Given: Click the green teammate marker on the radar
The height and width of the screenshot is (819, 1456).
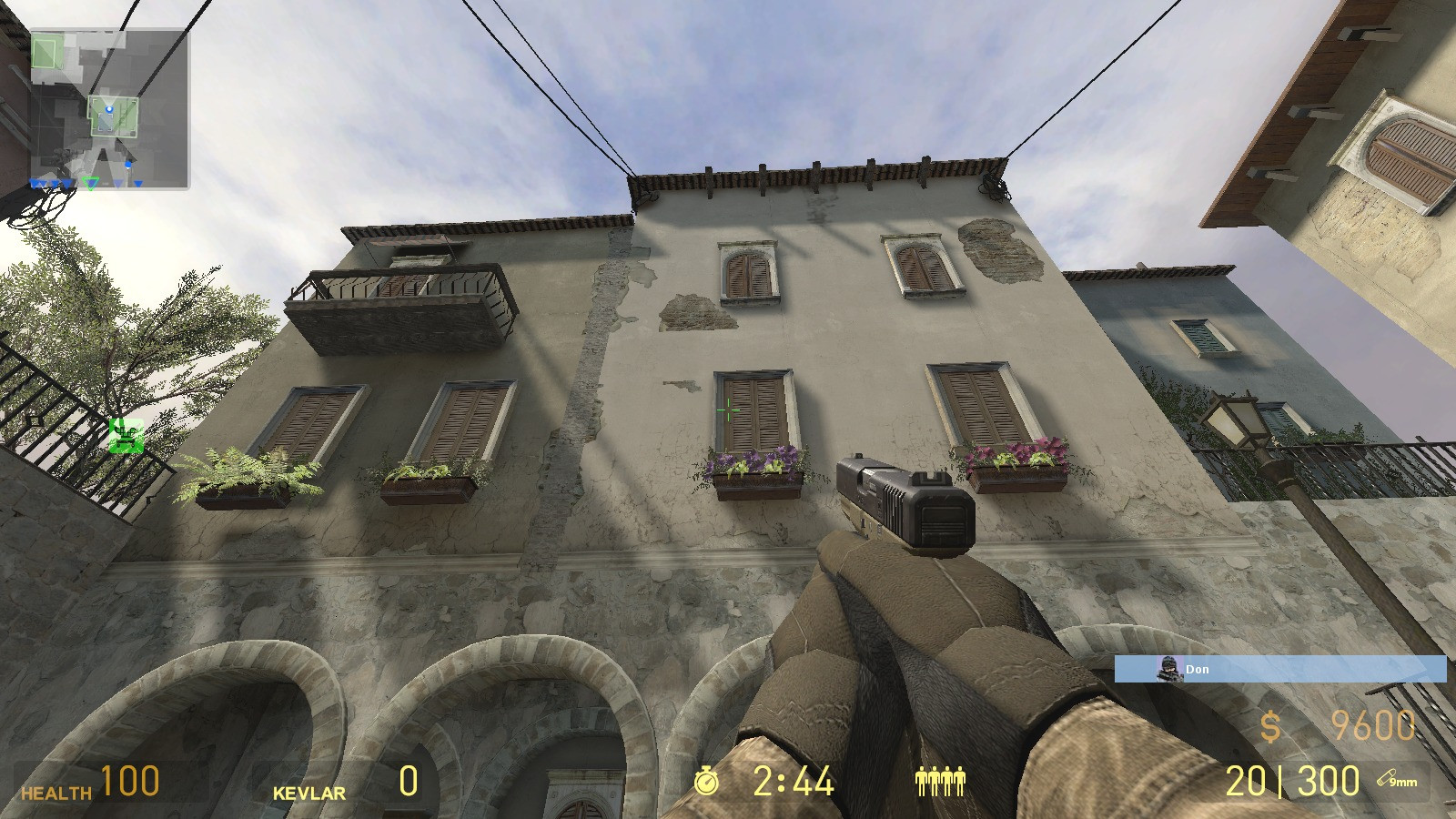Looking at the screenshot, I should click(90, 181).
